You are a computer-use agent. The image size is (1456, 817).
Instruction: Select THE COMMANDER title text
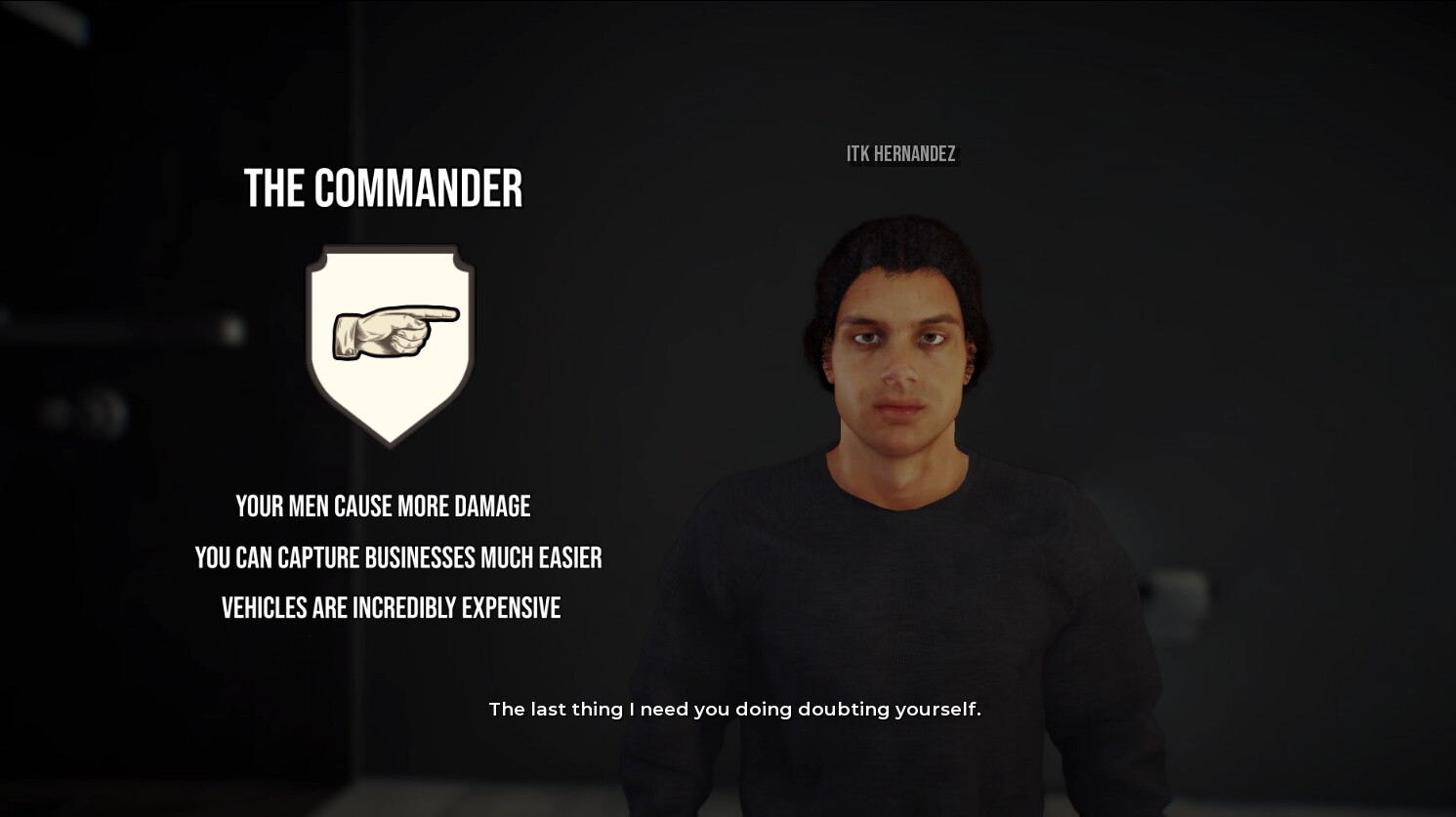(x=384, y=188)
